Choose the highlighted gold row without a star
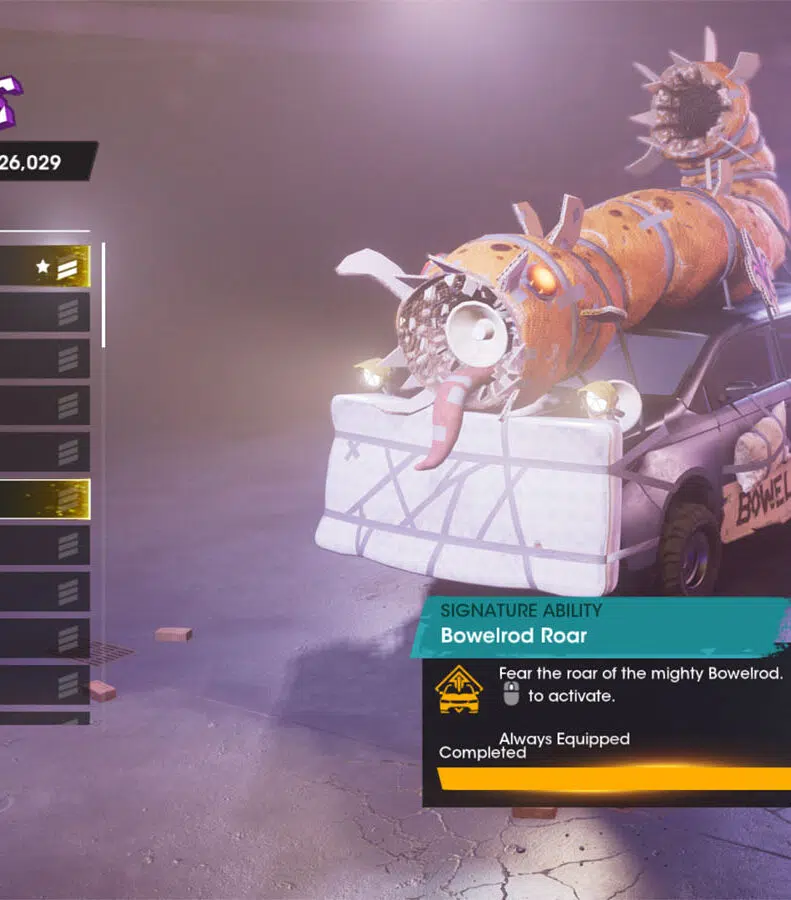 coord(44,499)
